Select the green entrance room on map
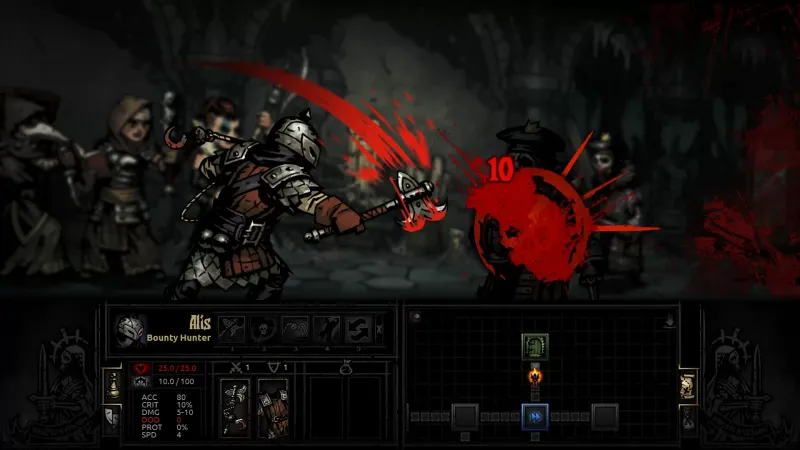 [x=533, y=346]
